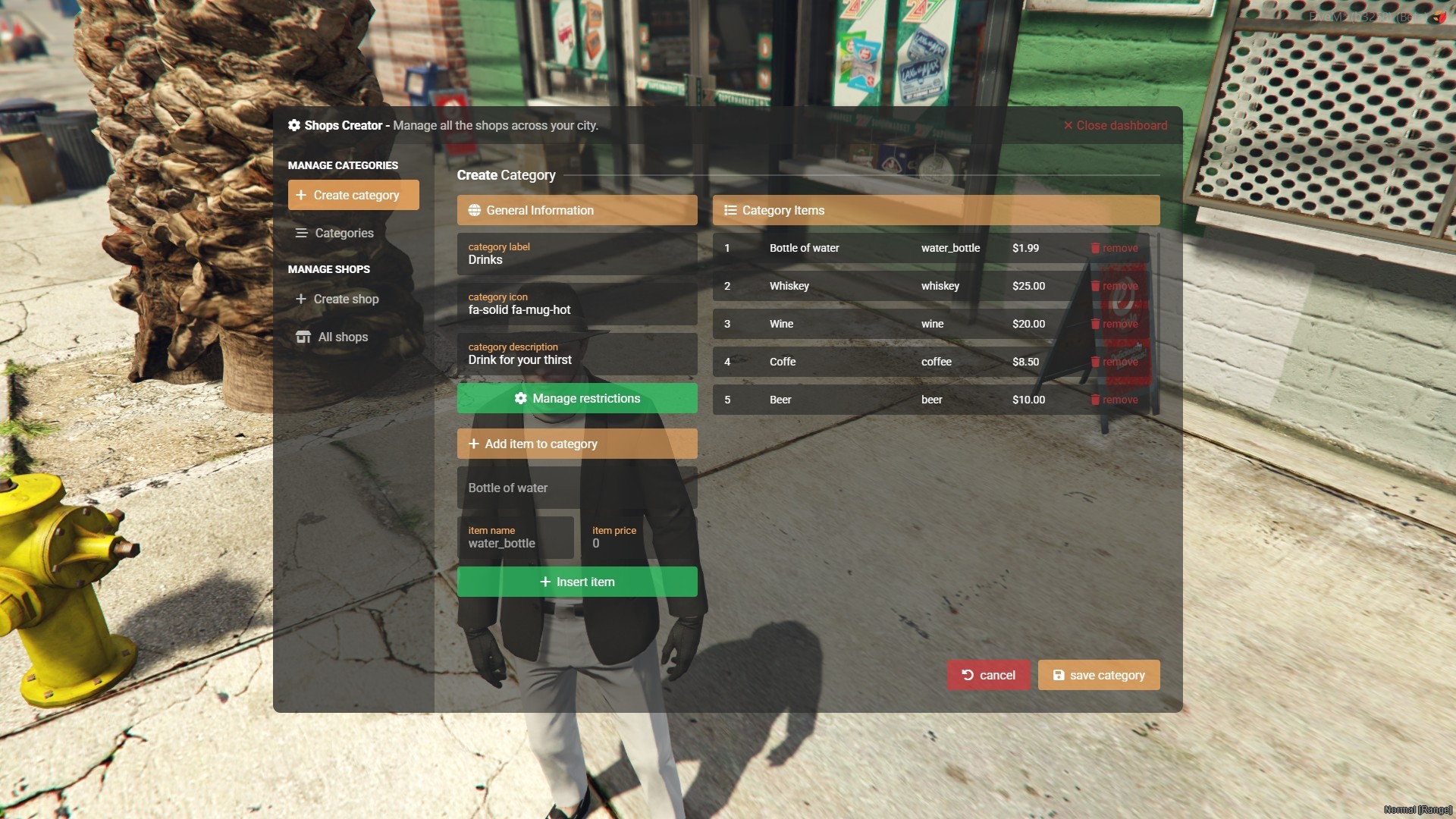Cancel category creation
1456x819 pixels.
coord(988,676)
